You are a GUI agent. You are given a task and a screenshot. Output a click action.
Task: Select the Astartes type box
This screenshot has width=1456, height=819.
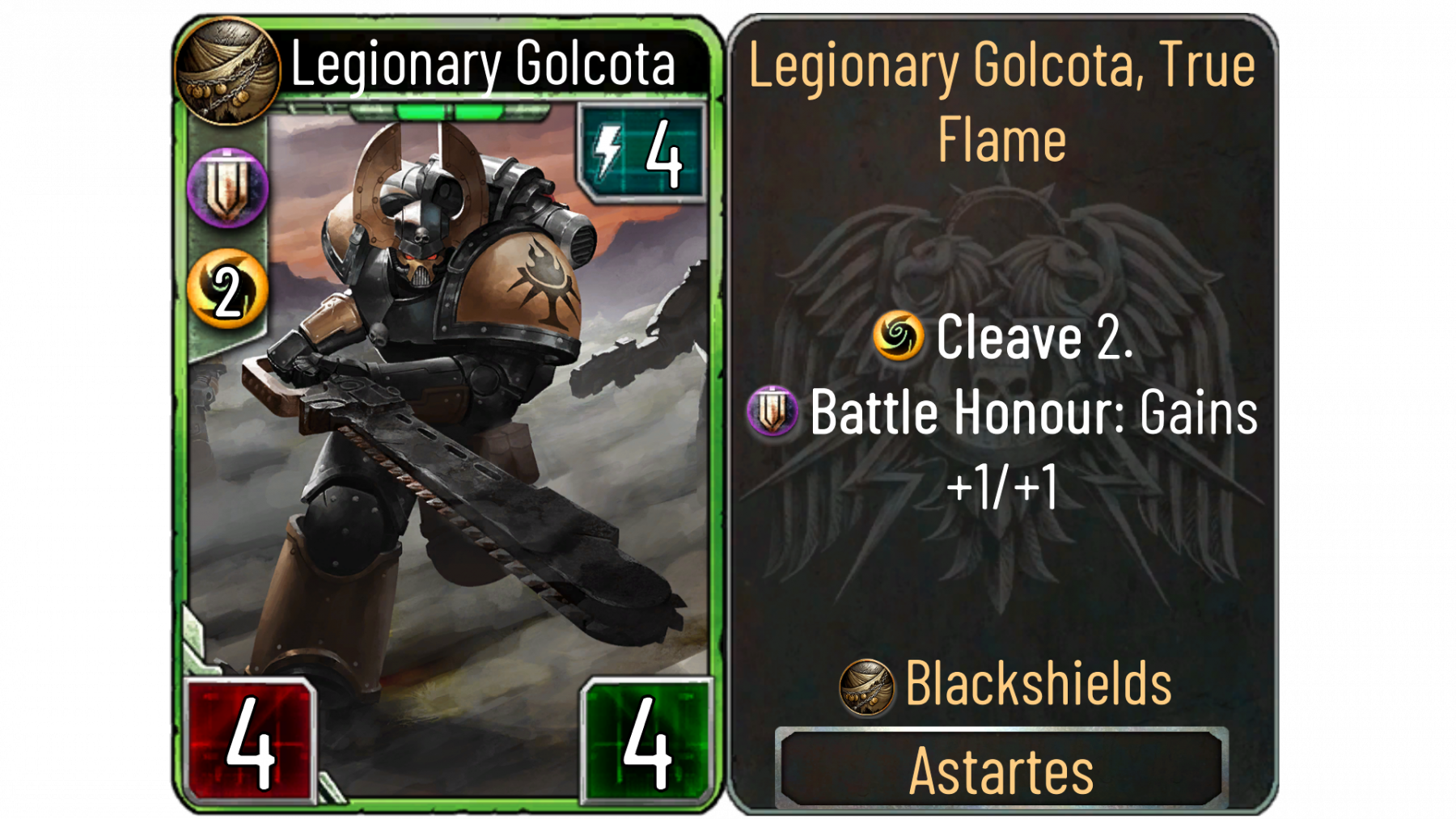[1001, 770]
